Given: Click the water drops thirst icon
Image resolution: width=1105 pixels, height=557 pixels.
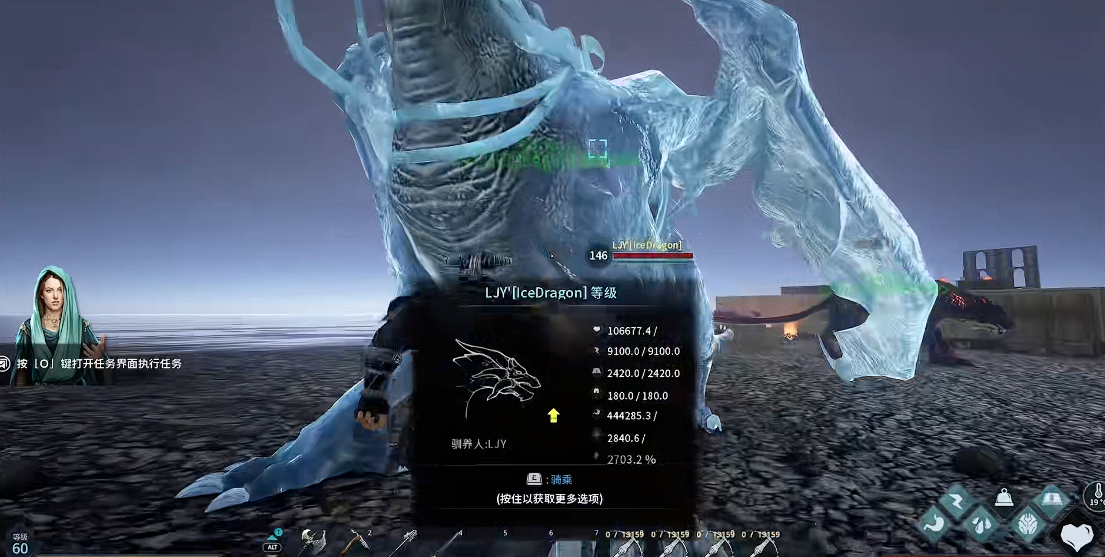Looking at the screenshot, I should coord(981,523).
